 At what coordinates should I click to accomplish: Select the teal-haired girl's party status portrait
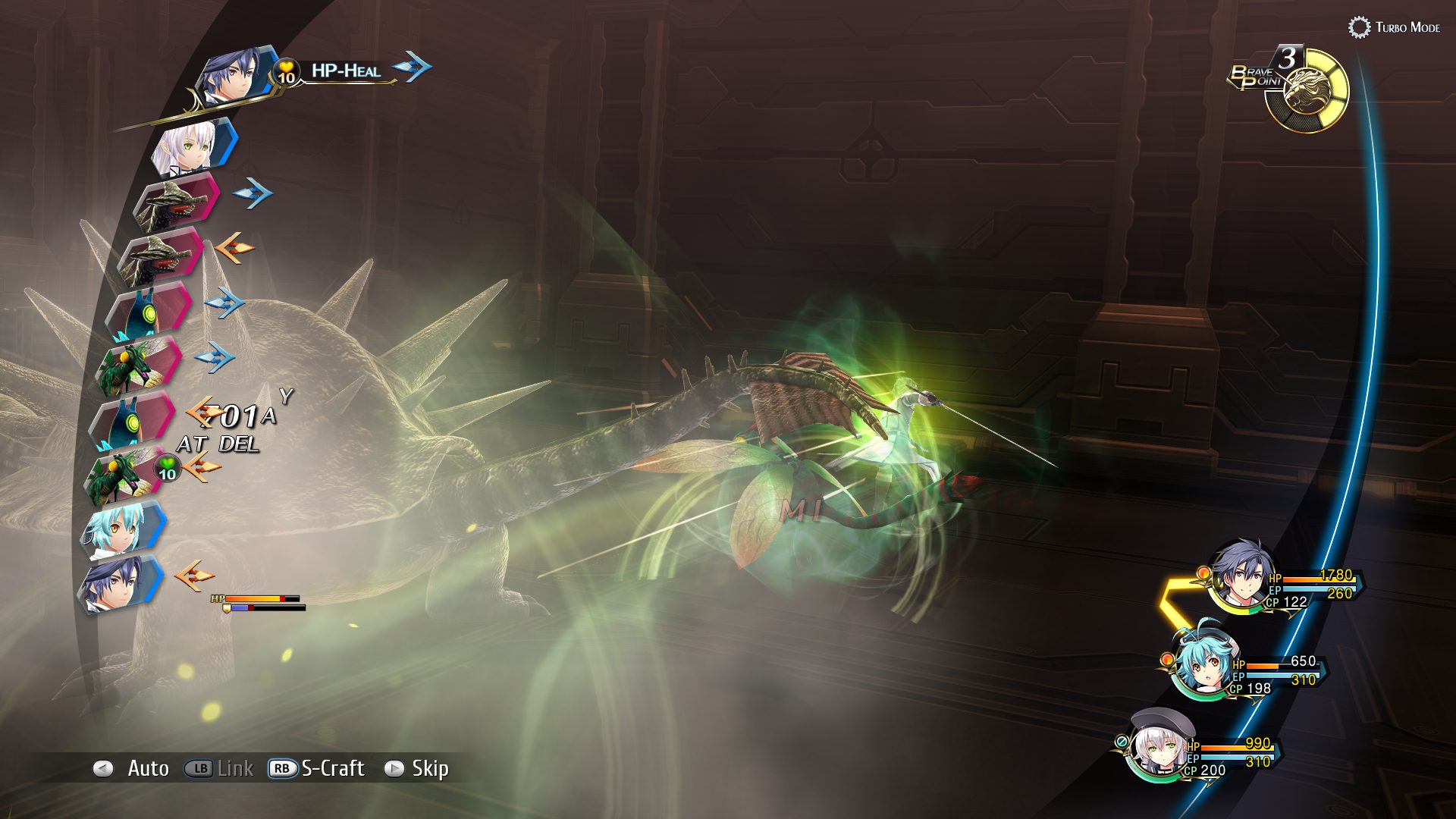[x=1202, y=664]
